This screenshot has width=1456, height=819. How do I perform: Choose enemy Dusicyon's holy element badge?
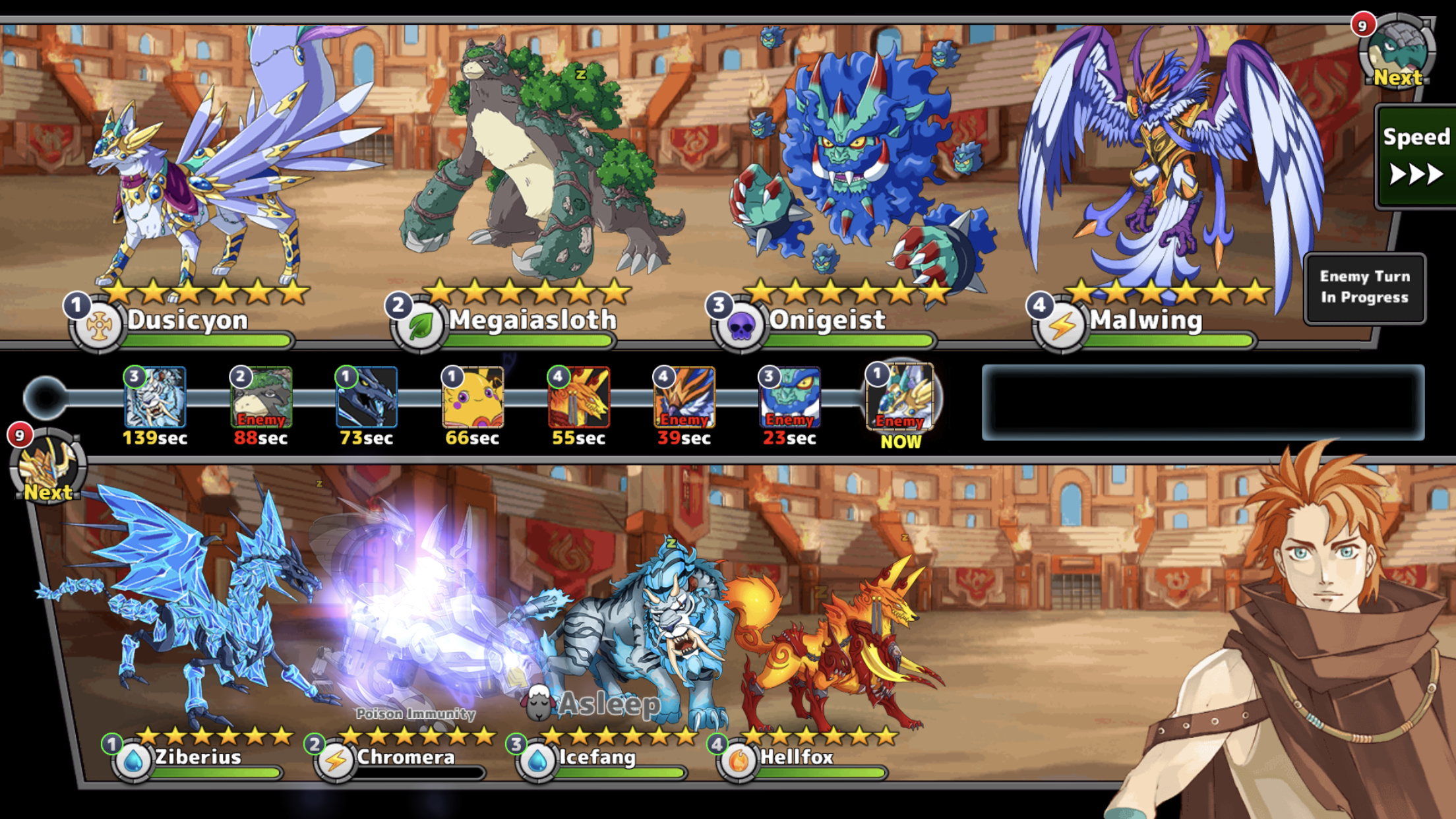98,326
